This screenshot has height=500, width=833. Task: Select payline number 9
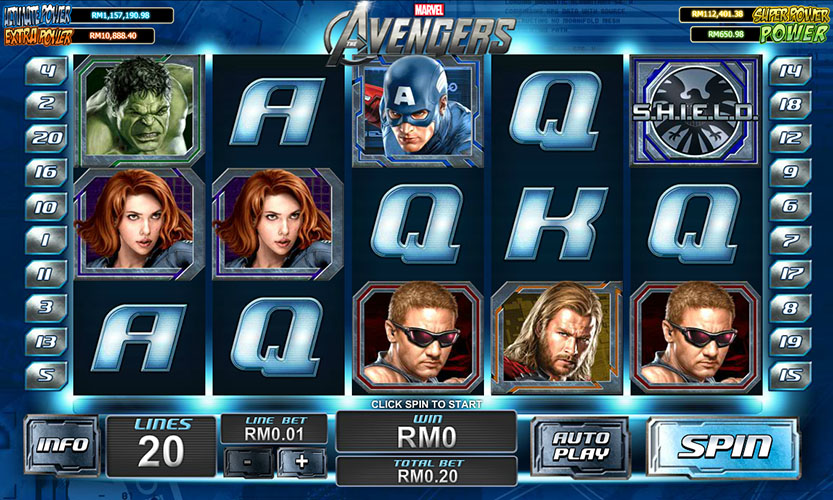pos(790,172)
